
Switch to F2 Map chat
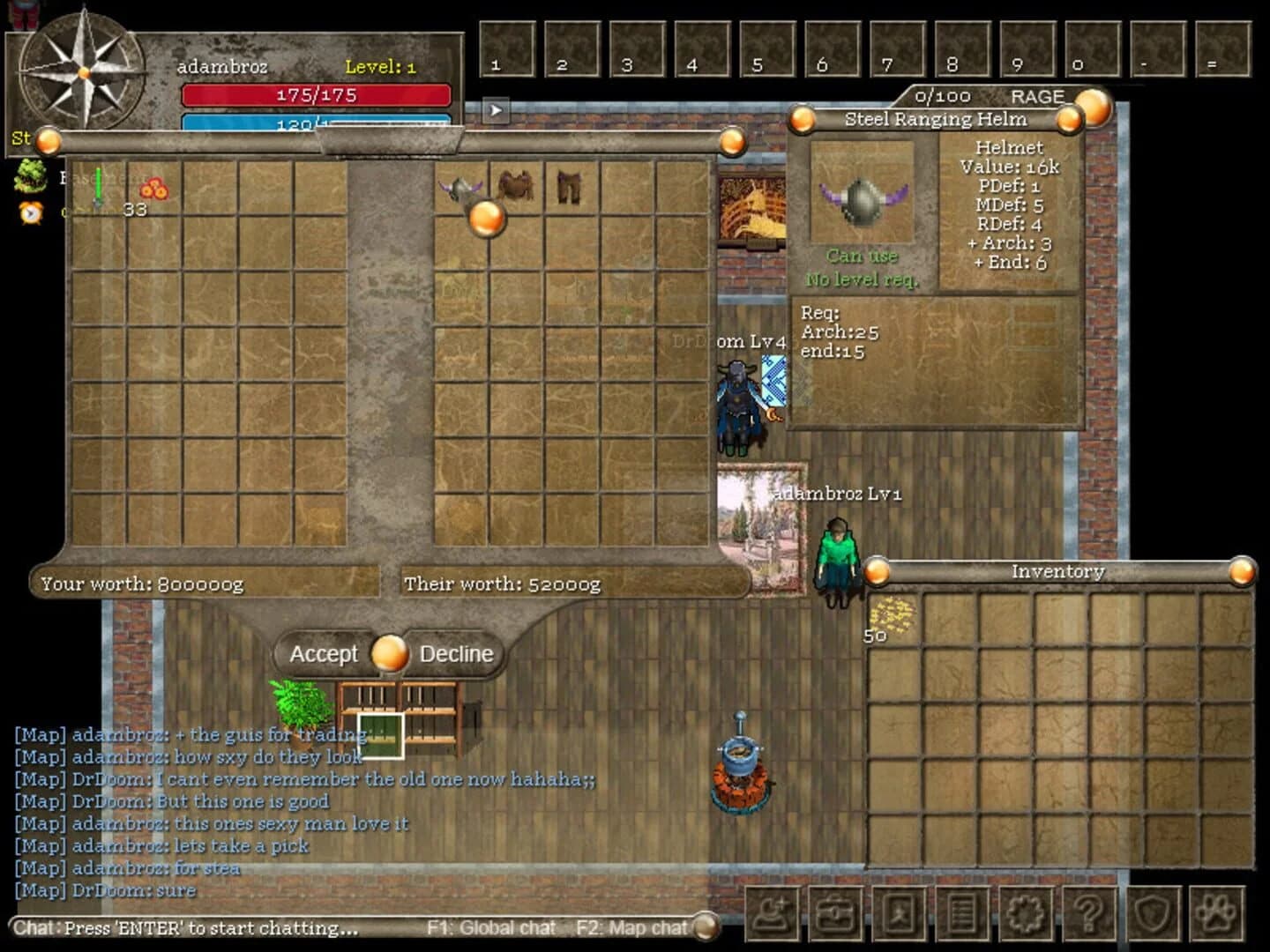pos(631,927)
